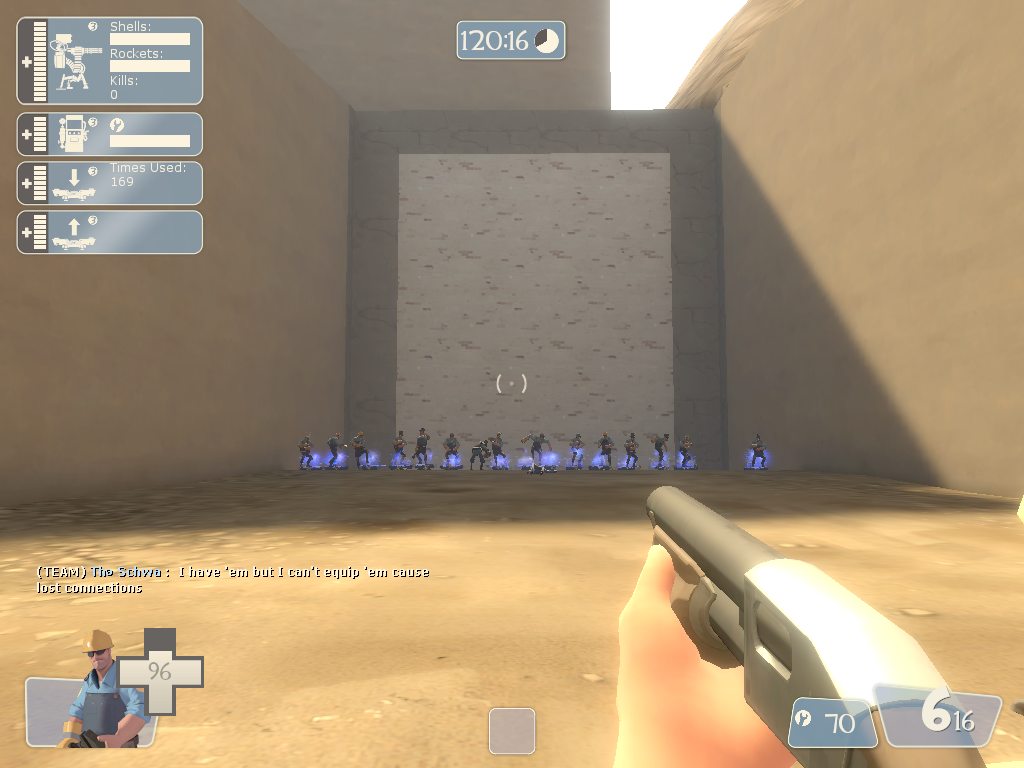Select the sentry gun building status panel
Screen dimensions: 1024x768
click(x=110, y=61)
